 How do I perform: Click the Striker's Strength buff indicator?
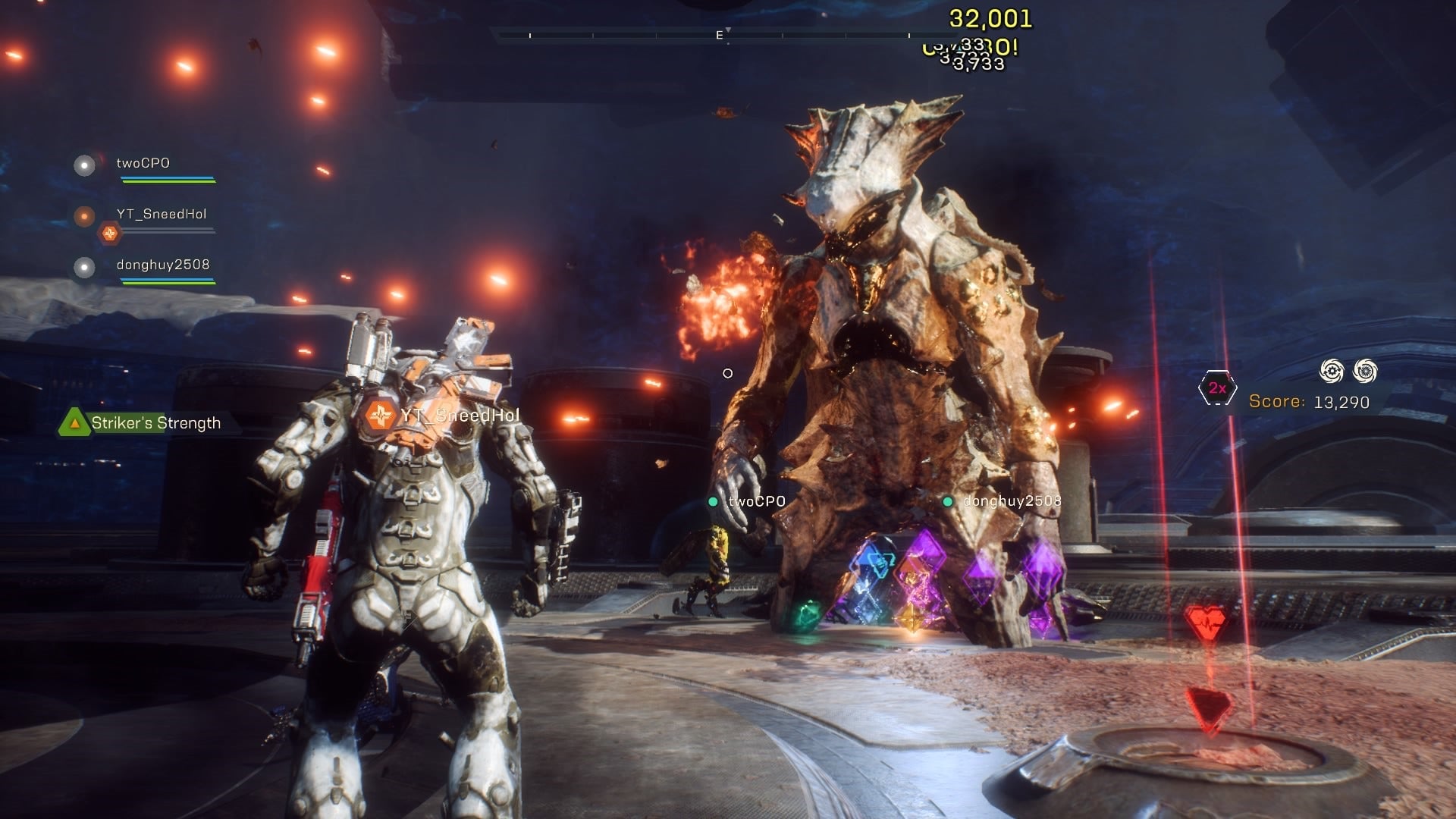(x=142, y=423)
